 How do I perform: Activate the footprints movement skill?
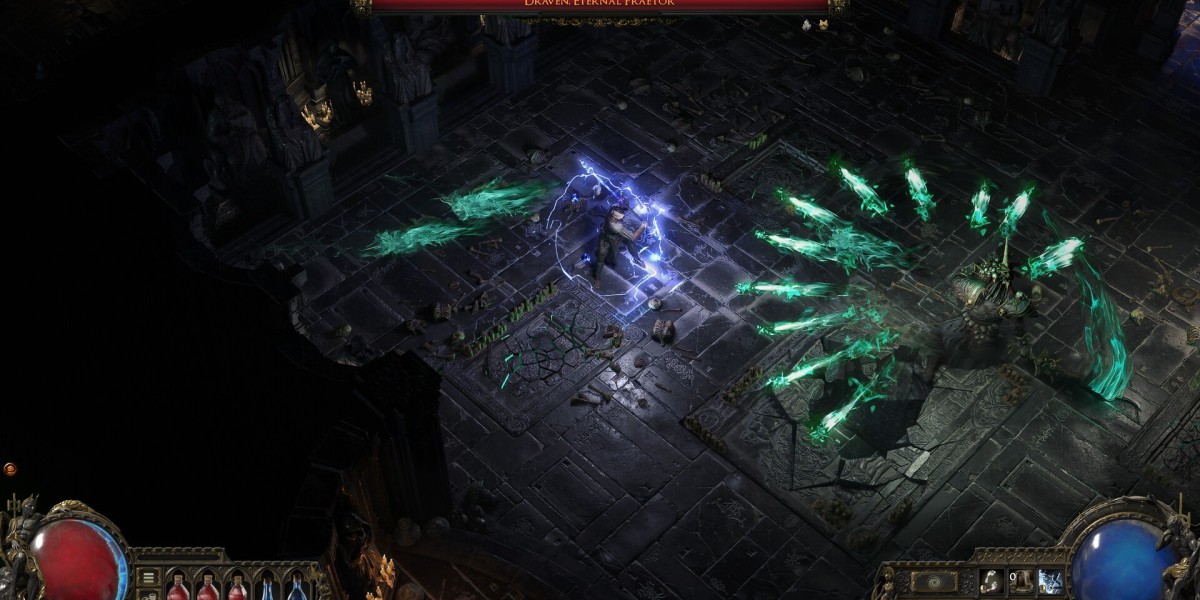click(993, 581)
